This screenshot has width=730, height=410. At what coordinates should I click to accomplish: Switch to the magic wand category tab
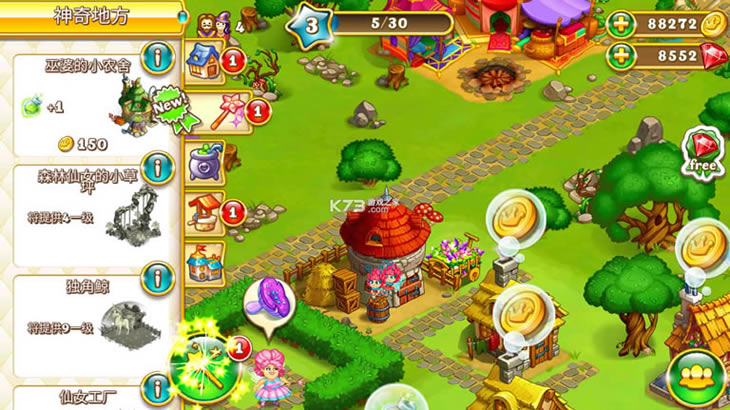tap(207, 109)
